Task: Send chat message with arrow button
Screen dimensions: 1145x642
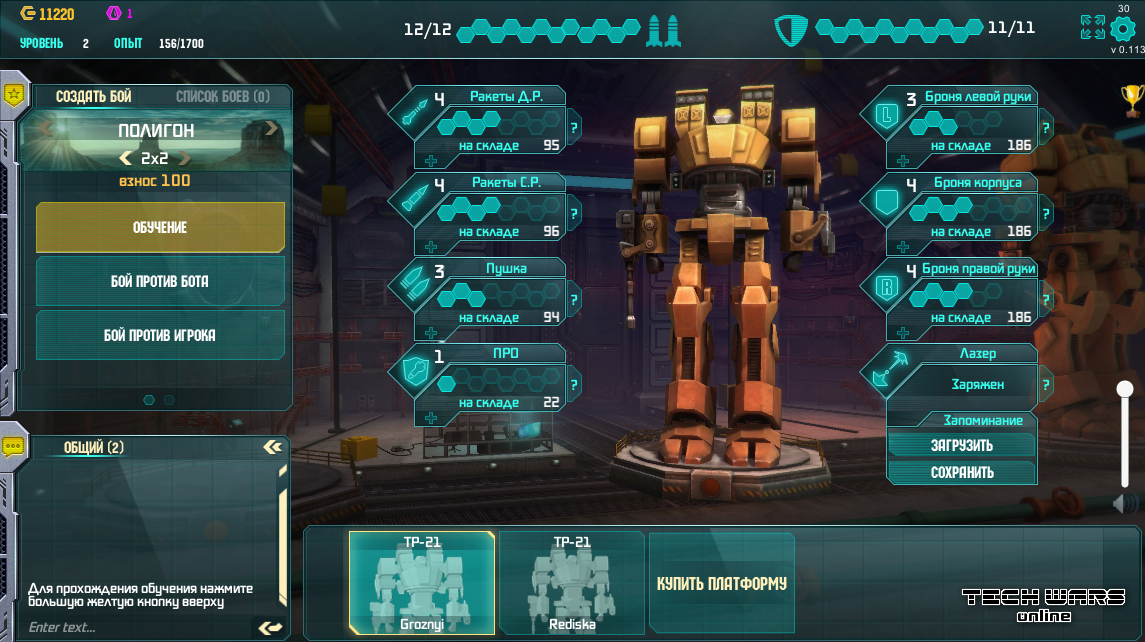Action: coord(270,628)
